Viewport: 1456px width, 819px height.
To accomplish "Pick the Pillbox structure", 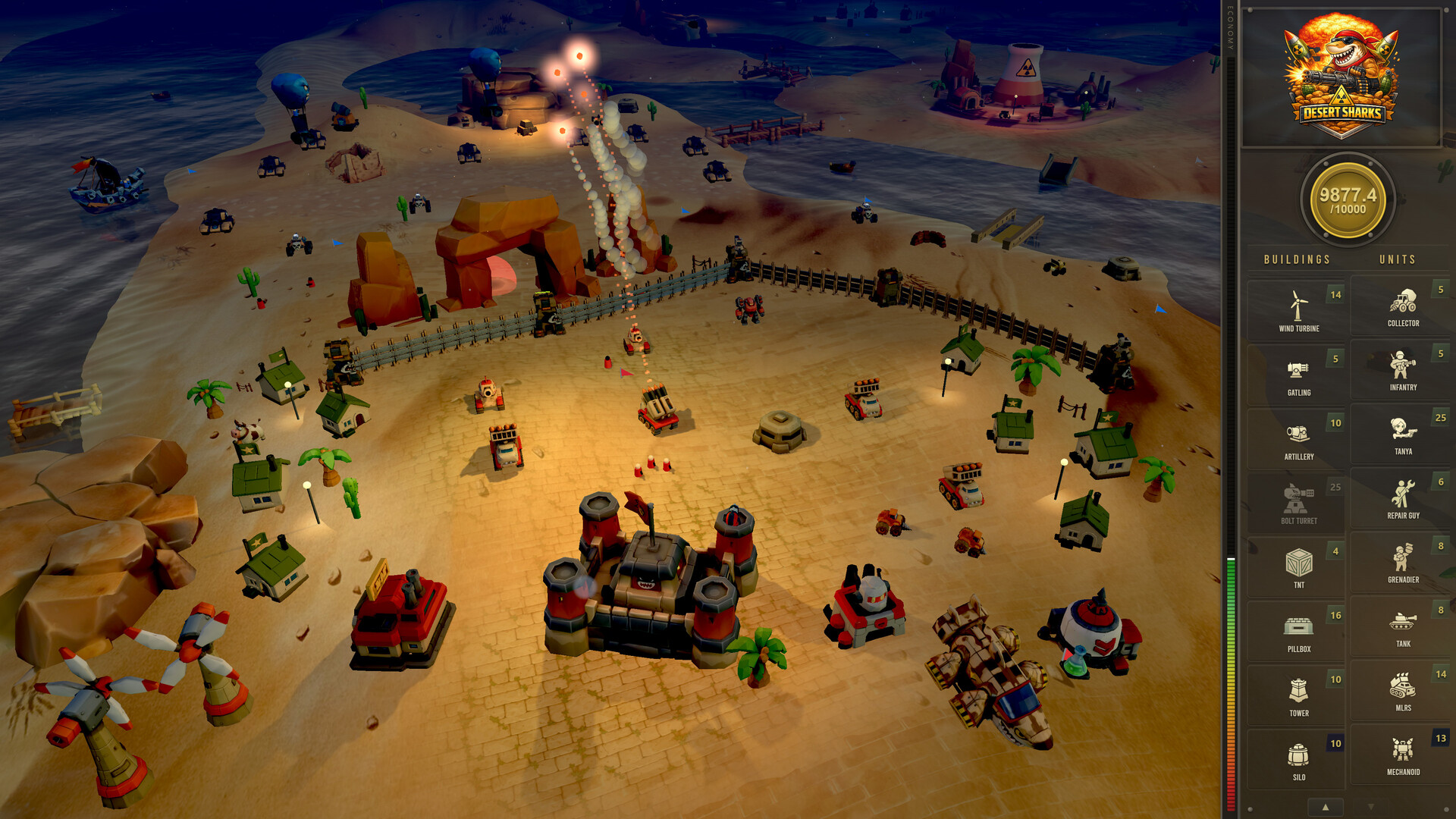I will (x=1297, y=629).
